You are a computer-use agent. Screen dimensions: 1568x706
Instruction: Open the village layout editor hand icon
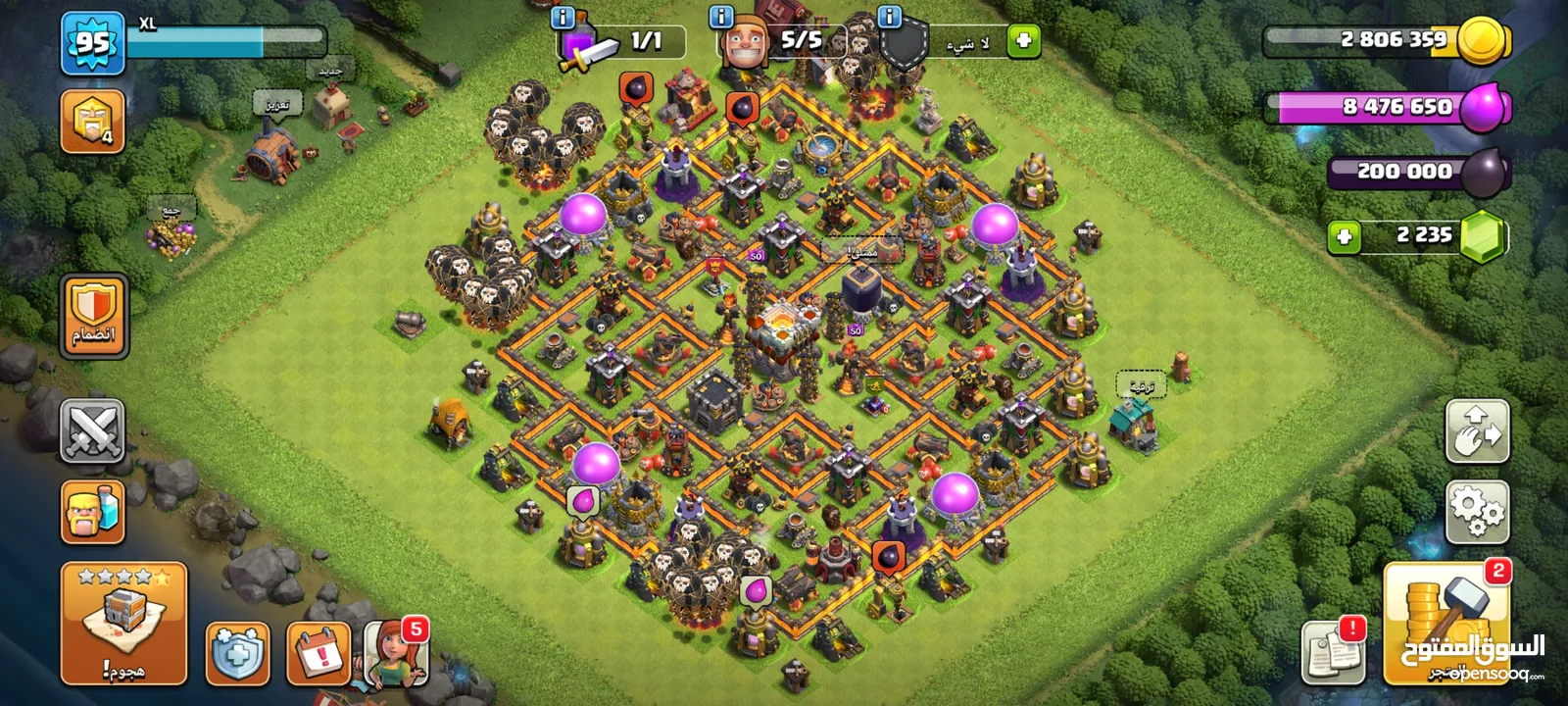pyautogui.click(x=1477, y=431)
